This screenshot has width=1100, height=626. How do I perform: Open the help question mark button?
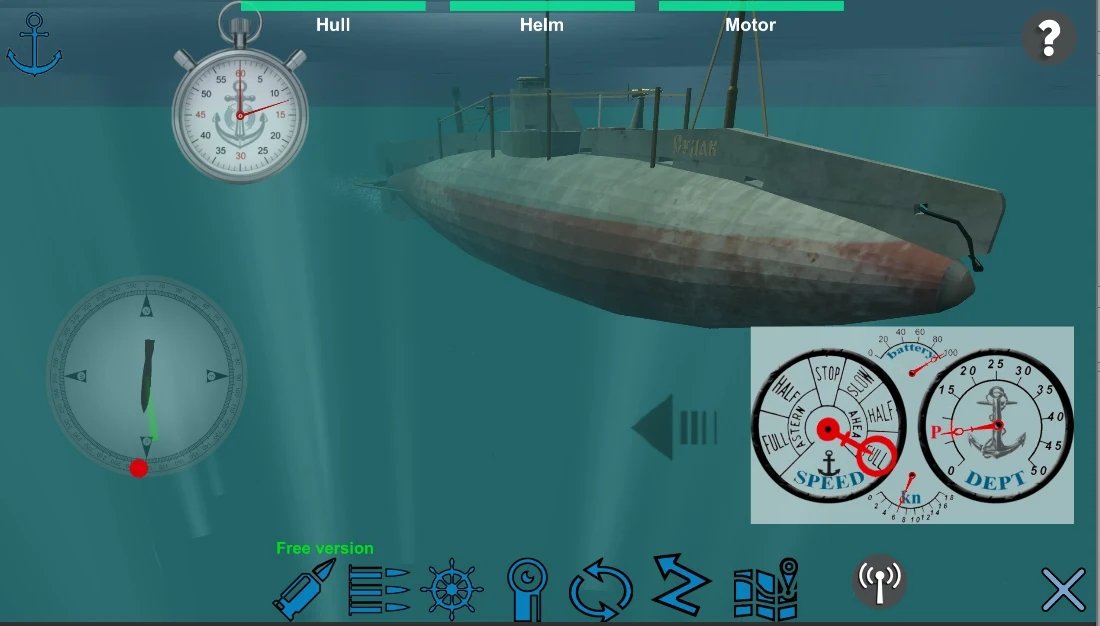tap(1048, 39)
